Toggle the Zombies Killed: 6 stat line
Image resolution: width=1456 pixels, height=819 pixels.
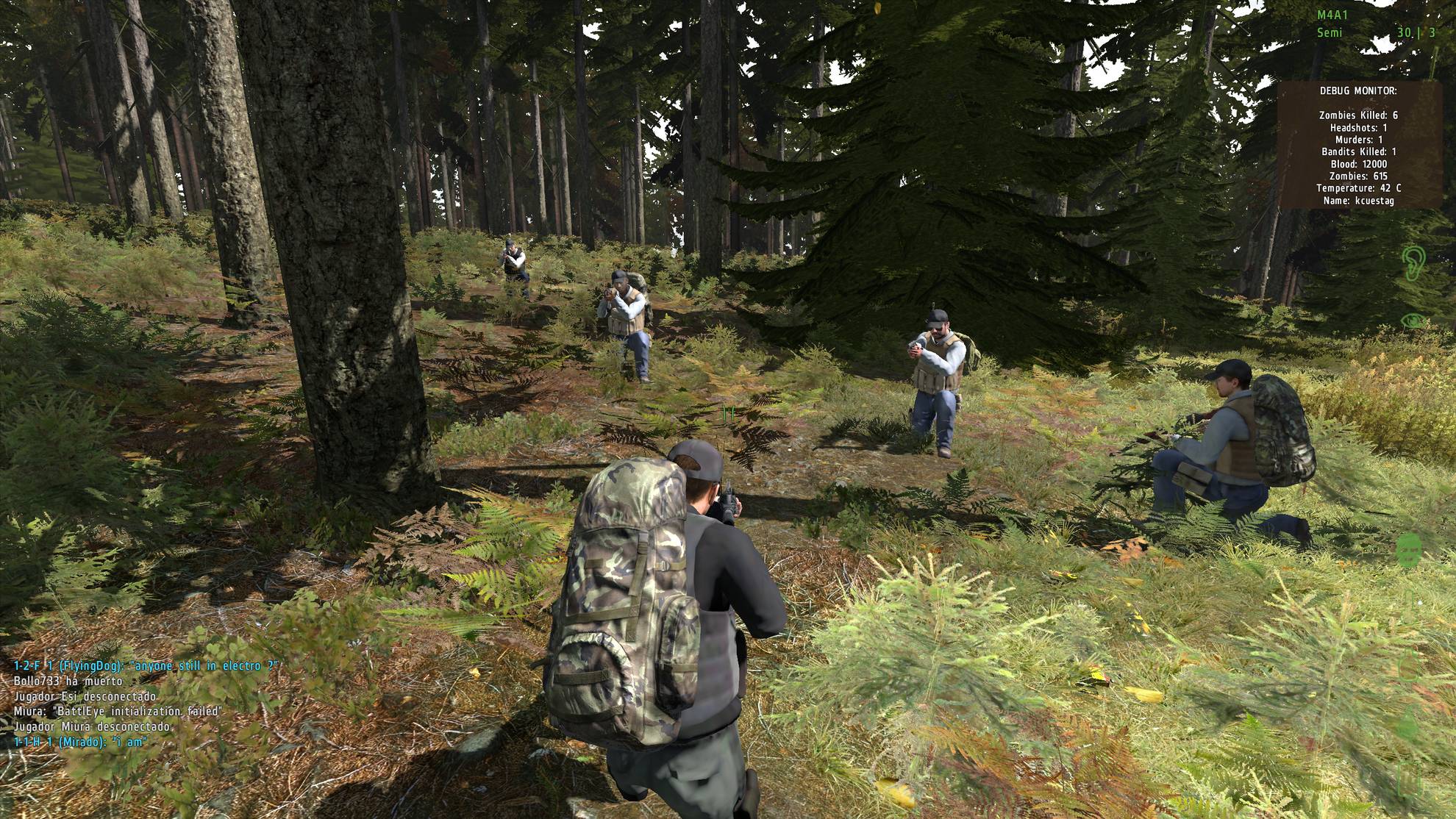(1358, 115)
